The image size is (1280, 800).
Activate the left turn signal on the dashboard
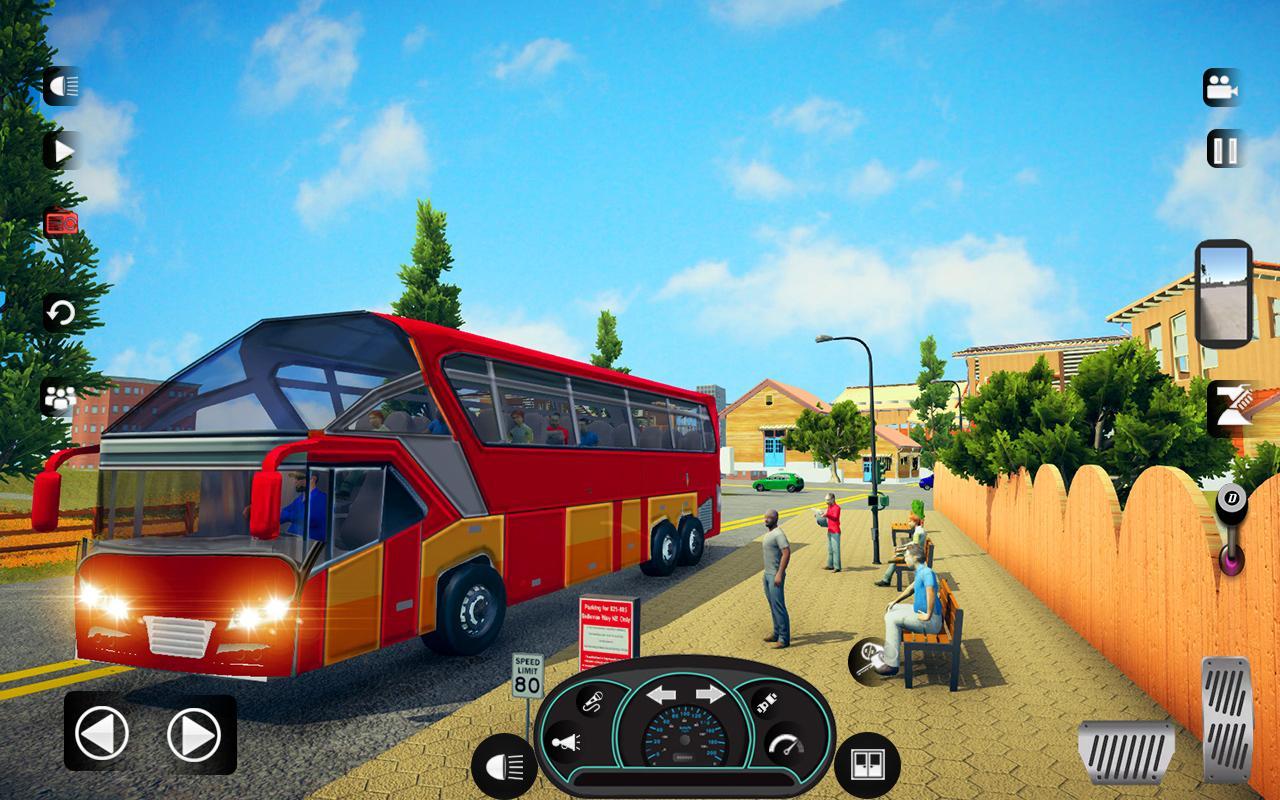(x=661, y=694)
